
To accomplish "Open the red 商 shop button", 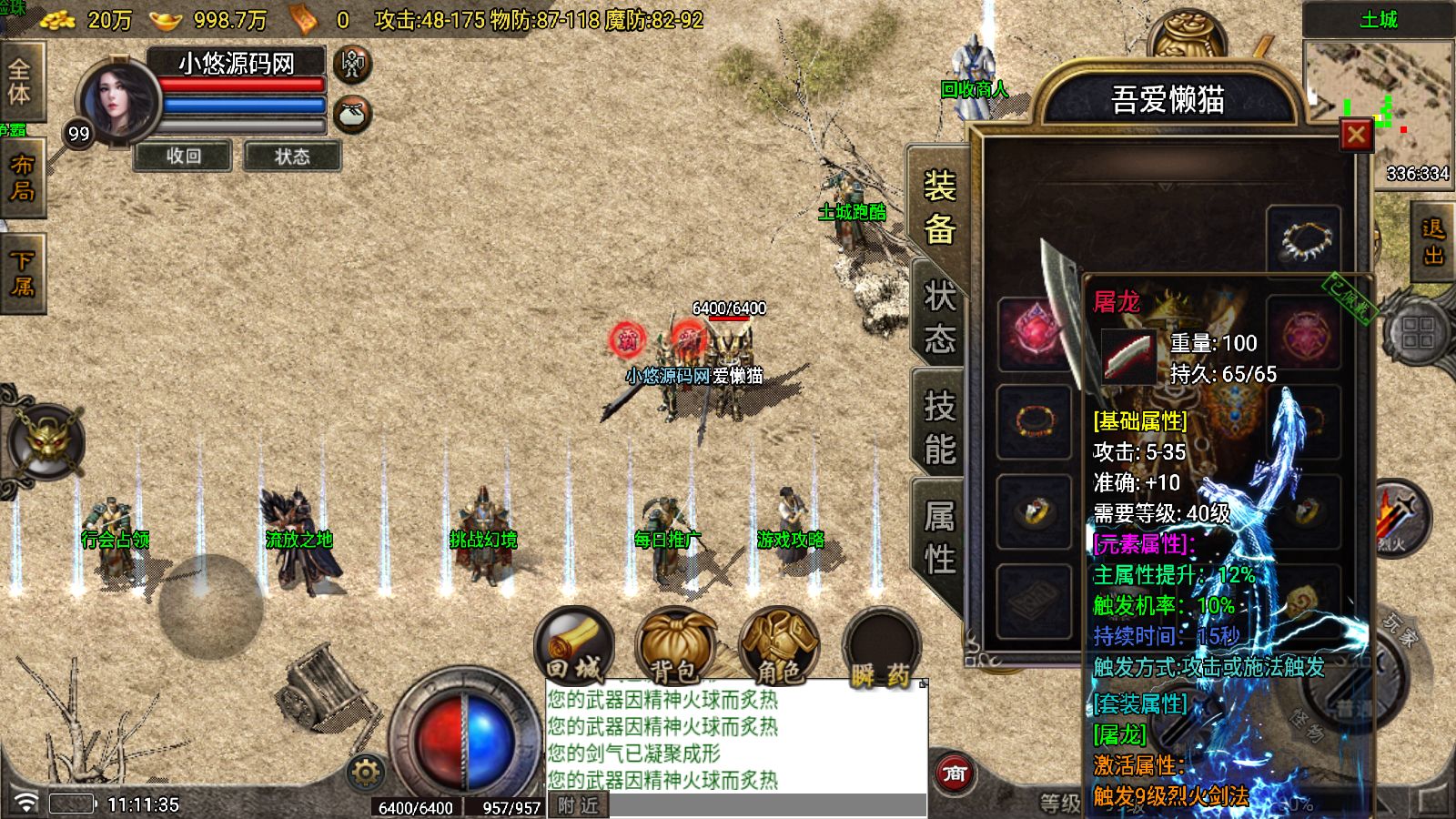I will pyautogui.click(x=955, y=773).
